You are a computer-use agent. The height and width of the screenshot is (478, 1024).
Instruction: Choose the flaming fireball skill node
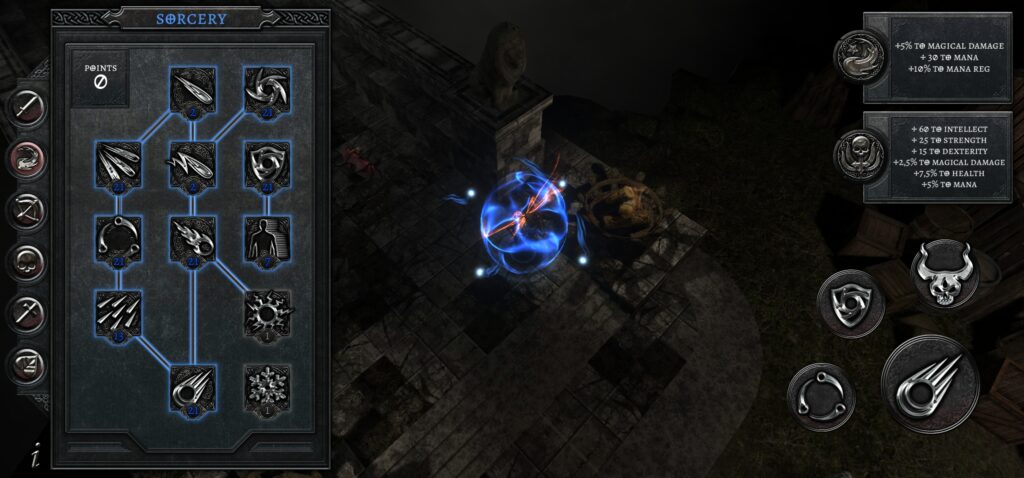pos(191,238)
